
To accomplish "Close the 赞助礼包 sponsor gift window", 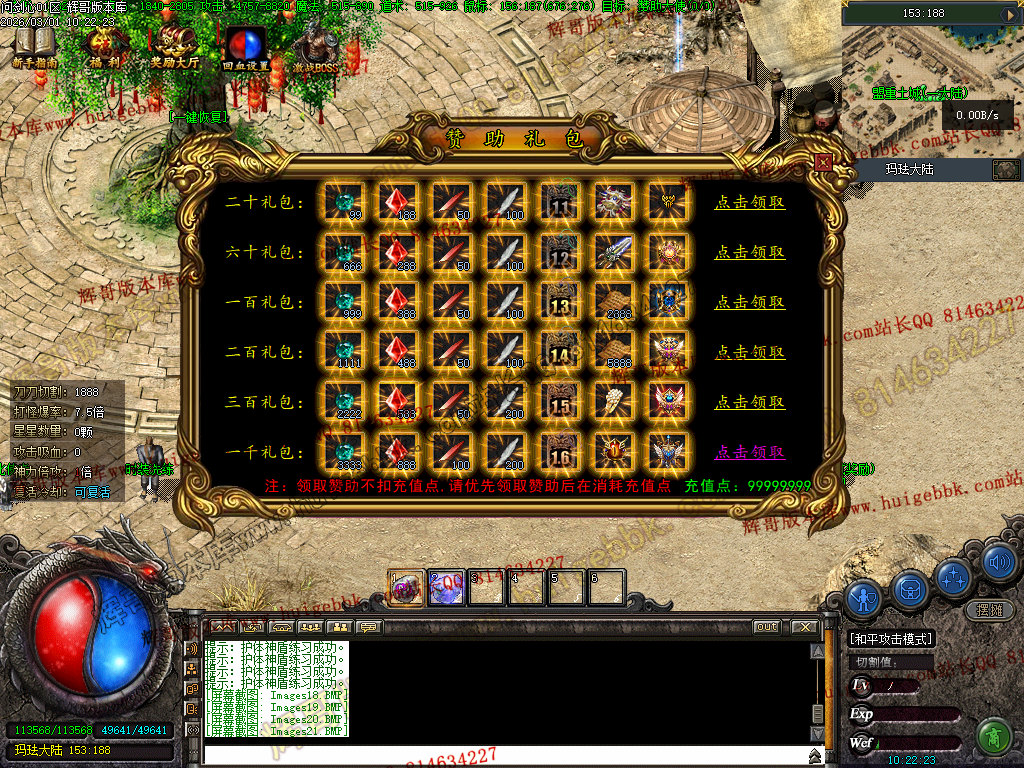I will [823, 162].
